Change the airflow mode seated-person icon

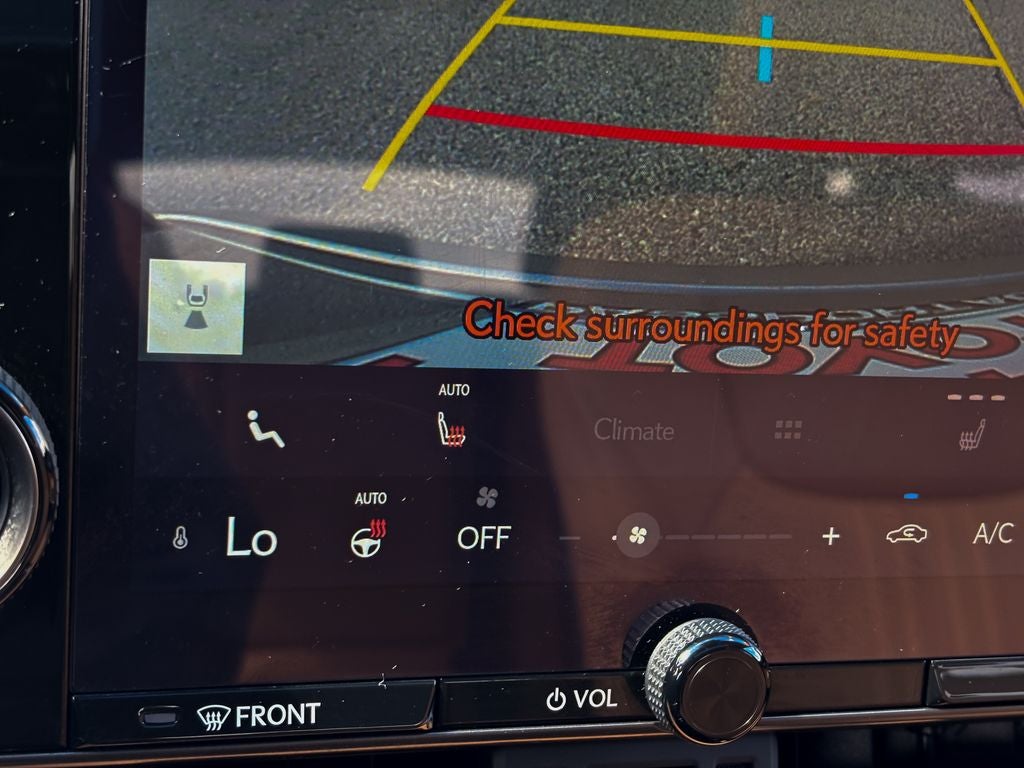pyautogui.click(x=265, y=429)
